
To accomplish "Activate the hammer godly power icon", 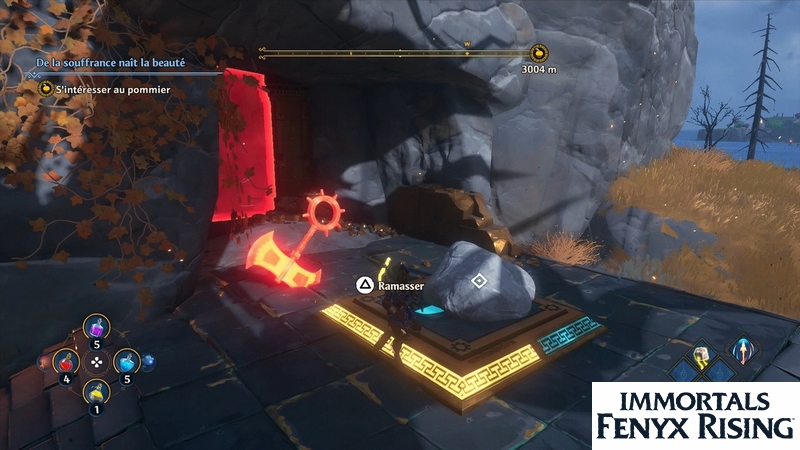I will coord(702,355).
